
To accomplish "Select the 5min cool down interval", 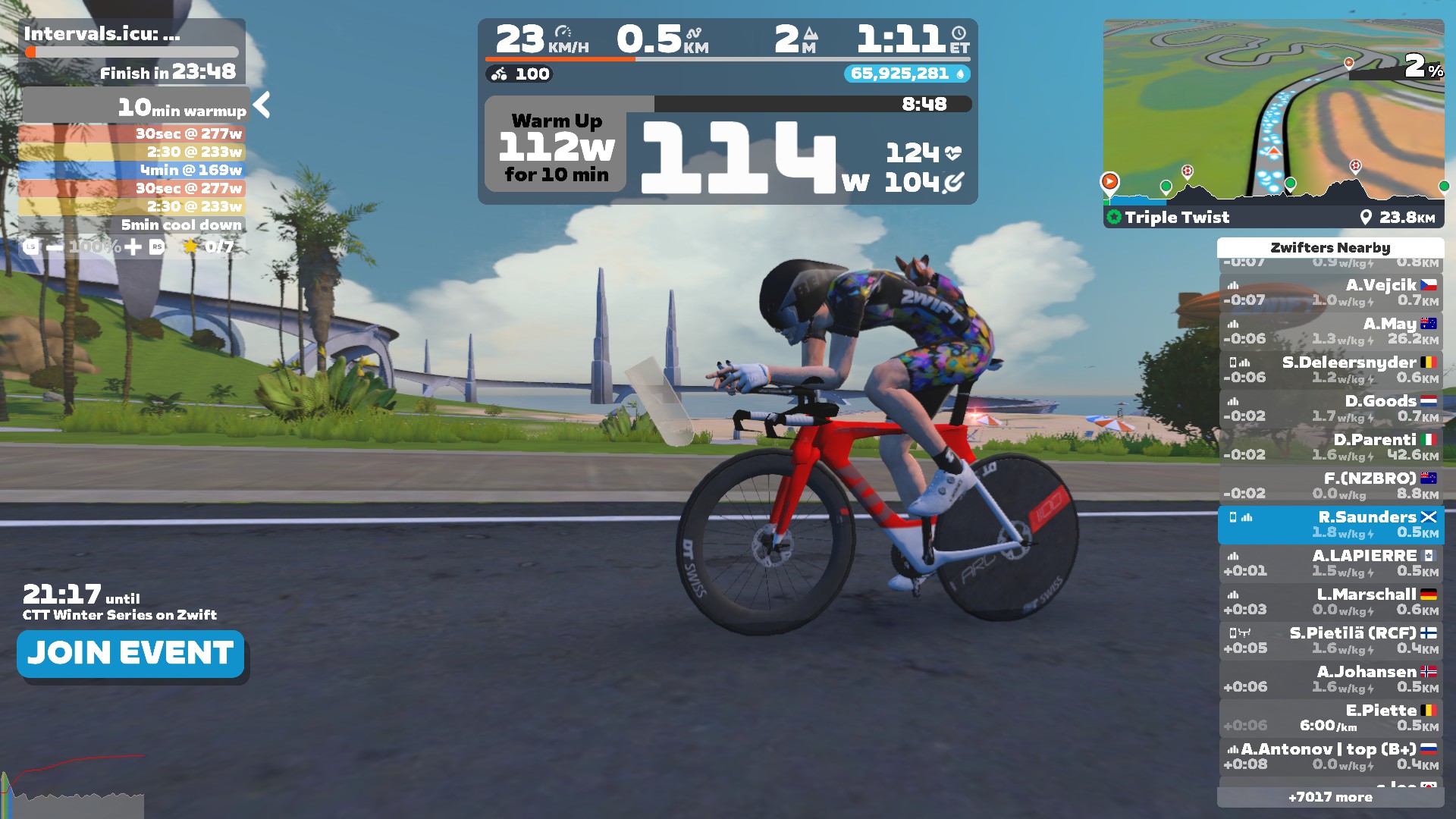I will pyautogui.click(x=133, y=225).
